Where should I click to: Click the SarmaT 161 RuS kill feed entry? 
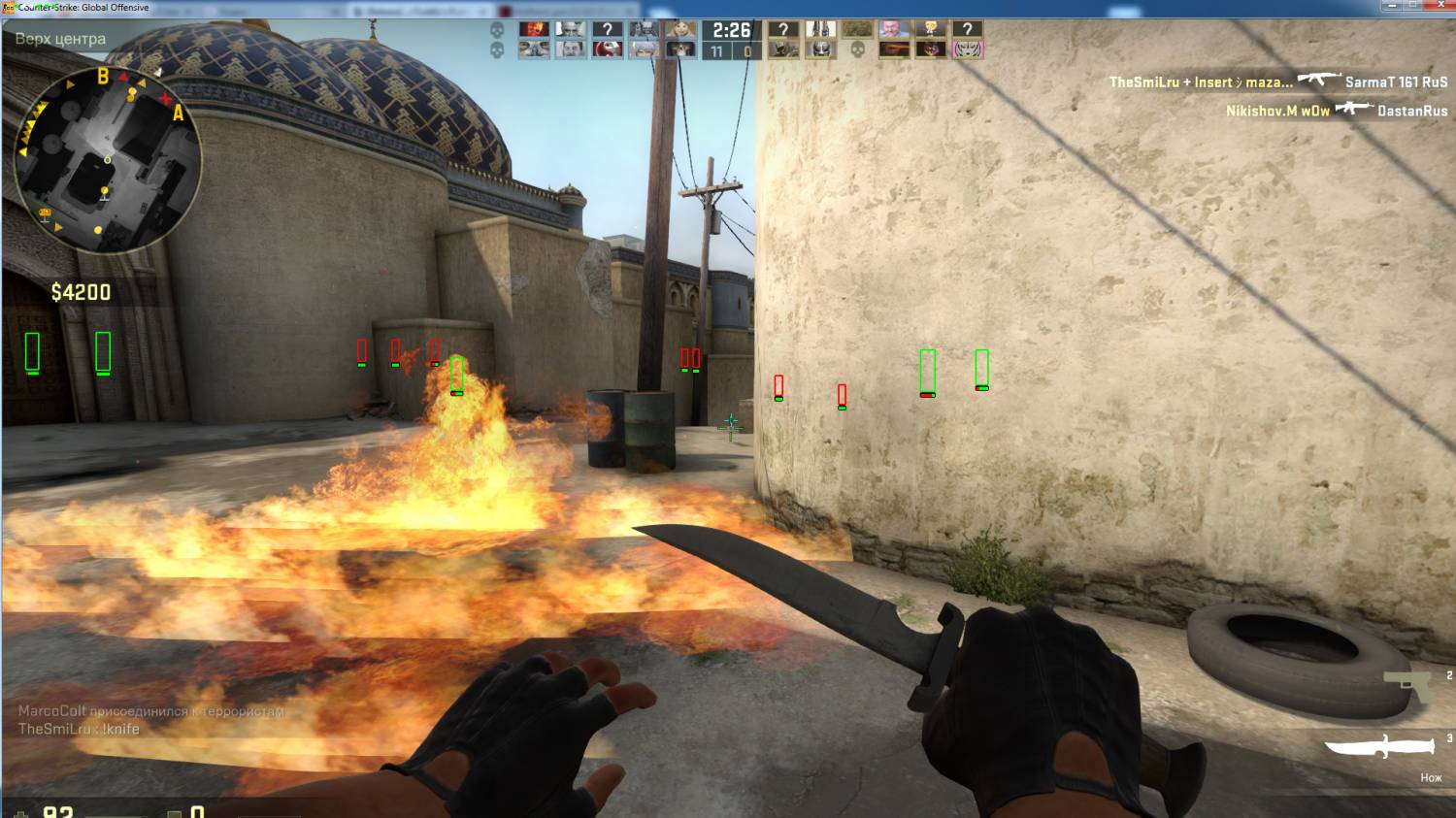tap(1396, 82)
